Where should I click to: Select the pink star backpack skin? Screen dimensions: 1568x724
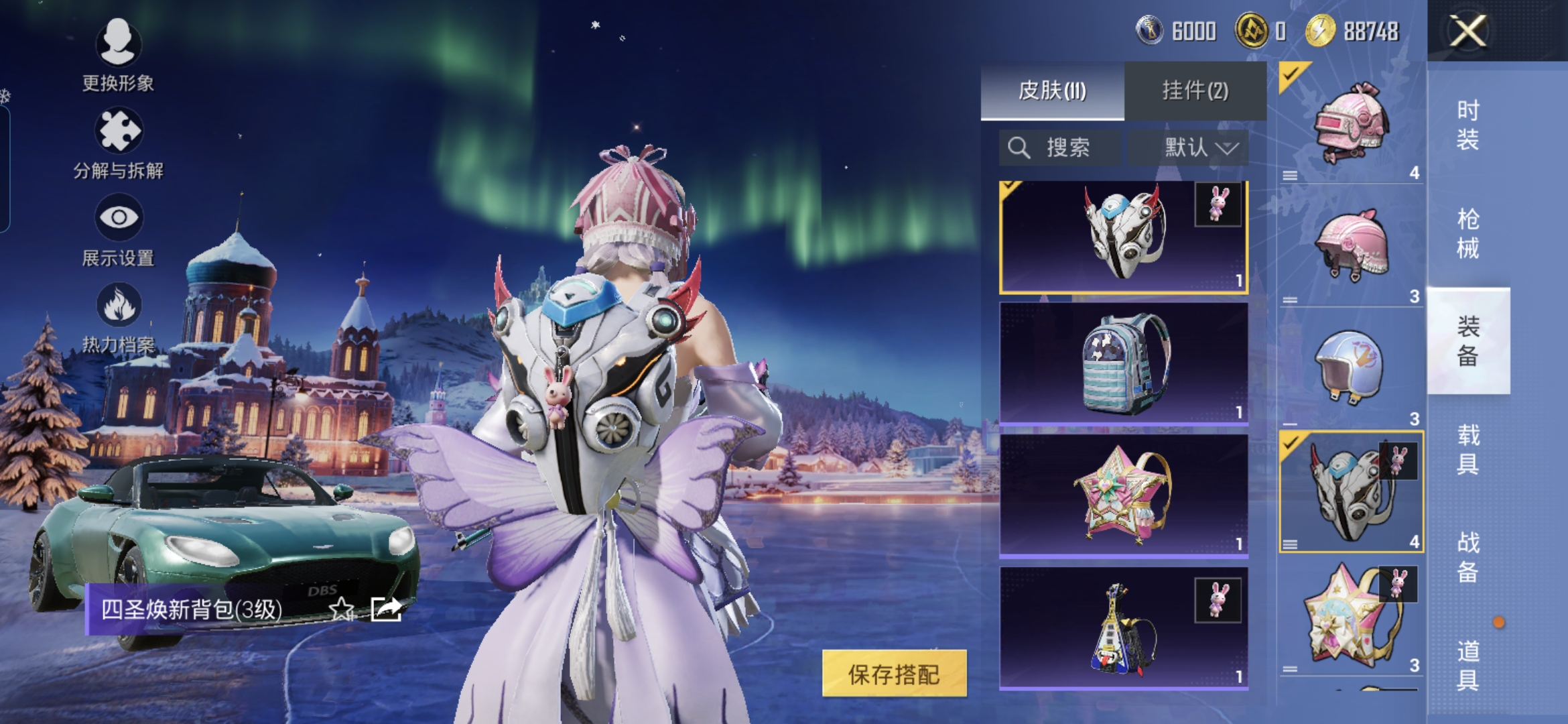tap(1123, 495)
